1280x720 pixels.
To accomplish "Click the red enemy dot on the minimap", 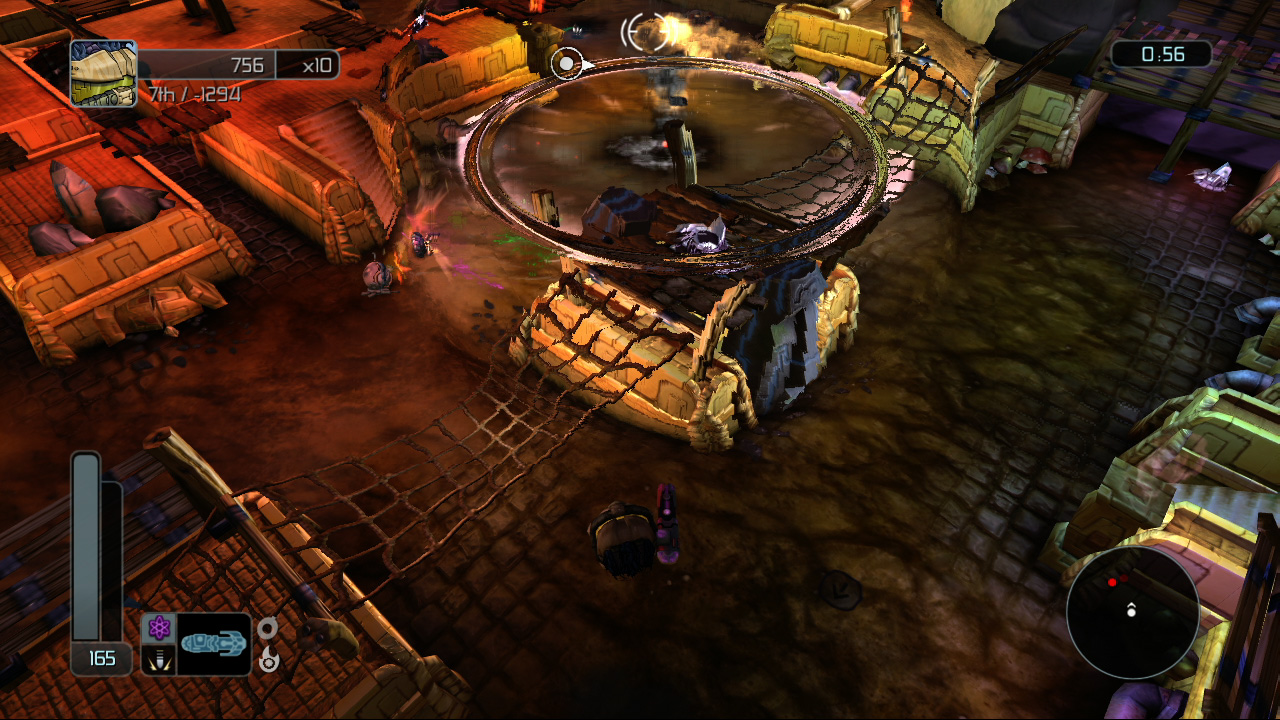I will point(1112,582).
